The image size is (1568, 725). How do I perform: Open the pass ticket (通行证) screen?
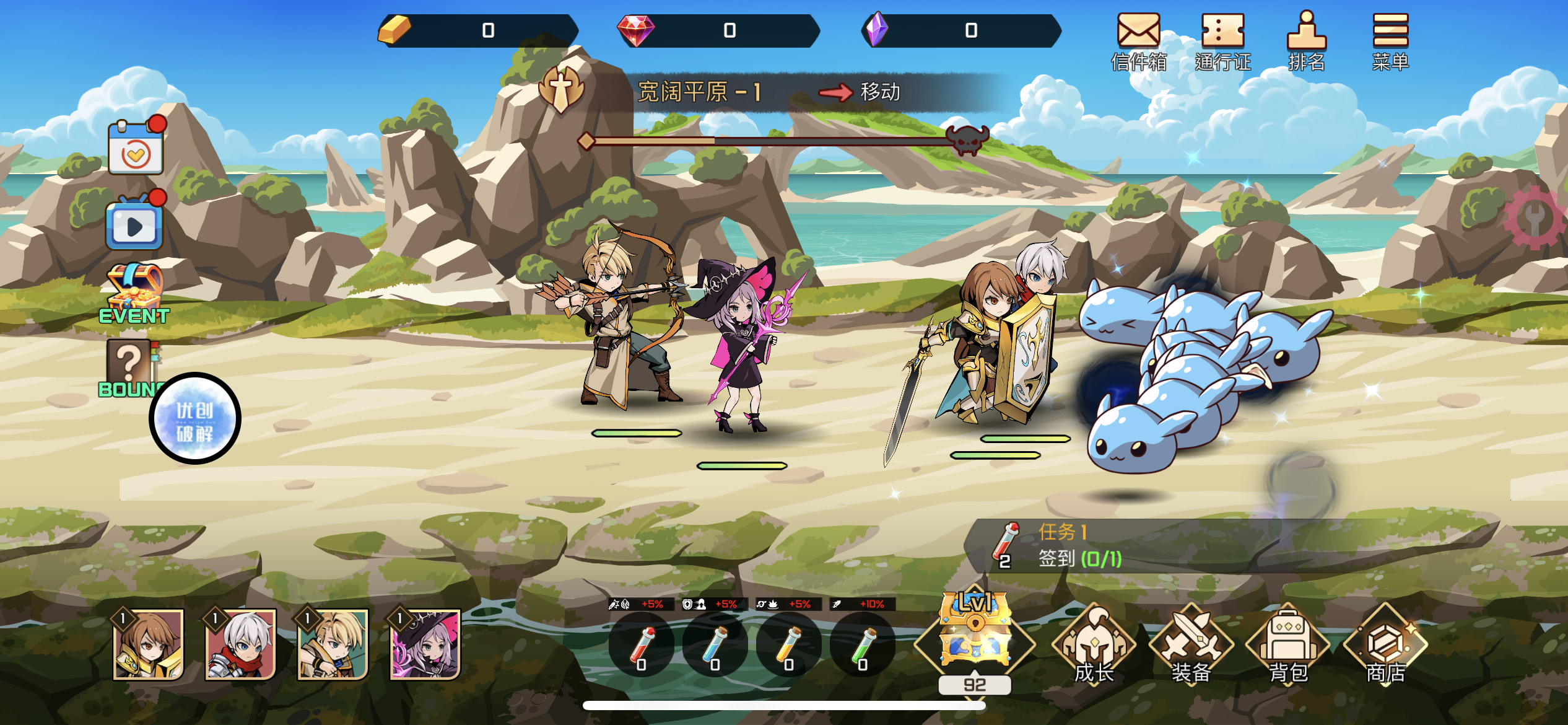tap(1222, 40)
